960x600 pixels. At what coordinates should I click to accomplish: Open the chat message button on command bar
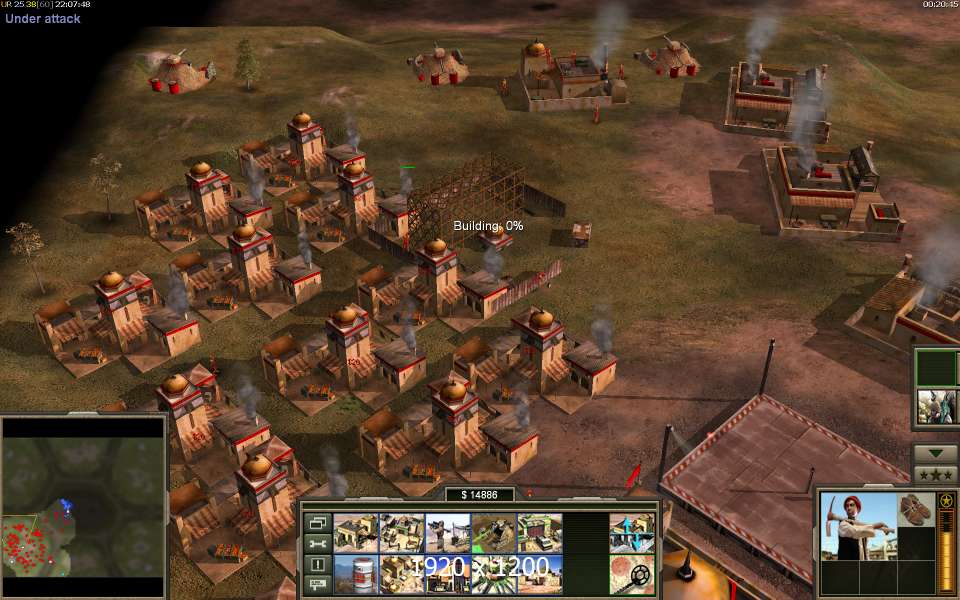tap(317, 584)
